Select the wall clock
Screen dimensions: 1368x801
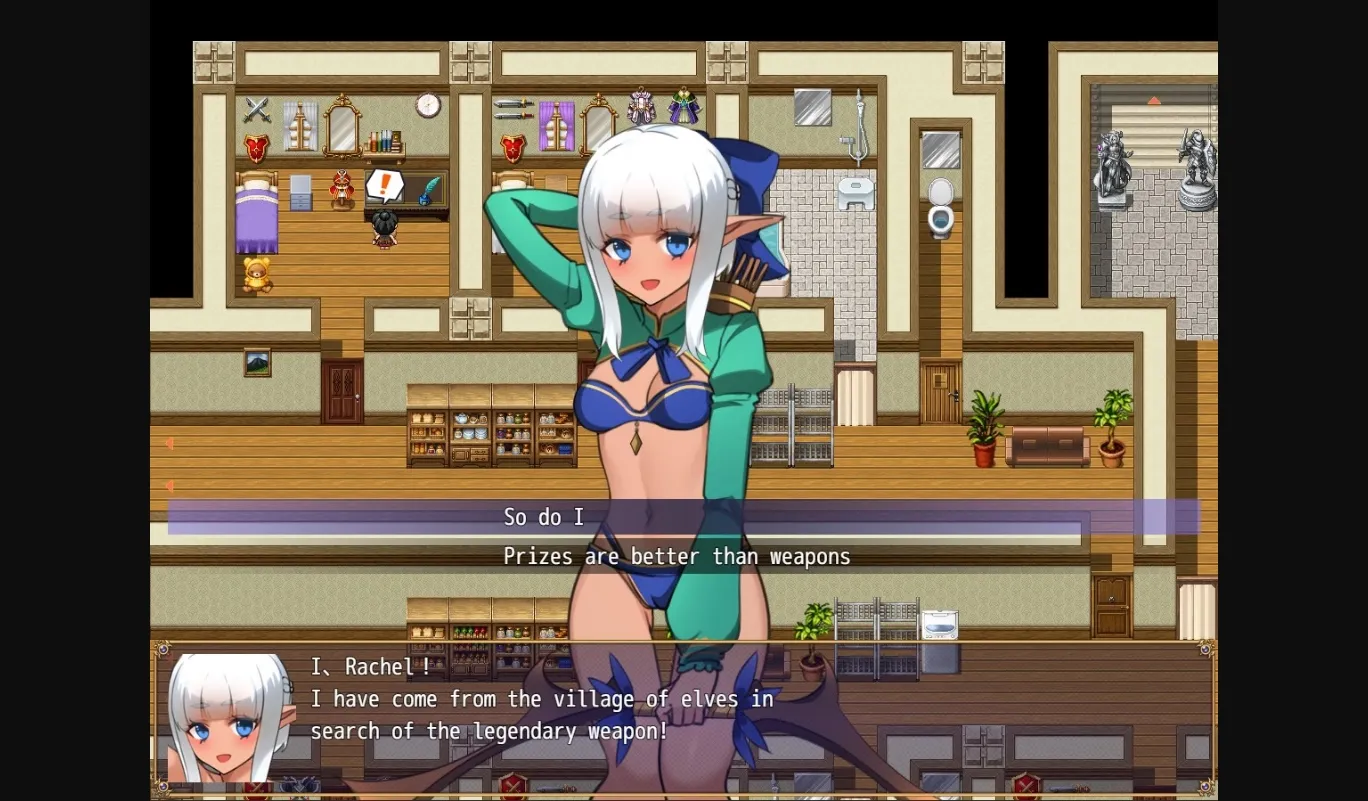428,105
